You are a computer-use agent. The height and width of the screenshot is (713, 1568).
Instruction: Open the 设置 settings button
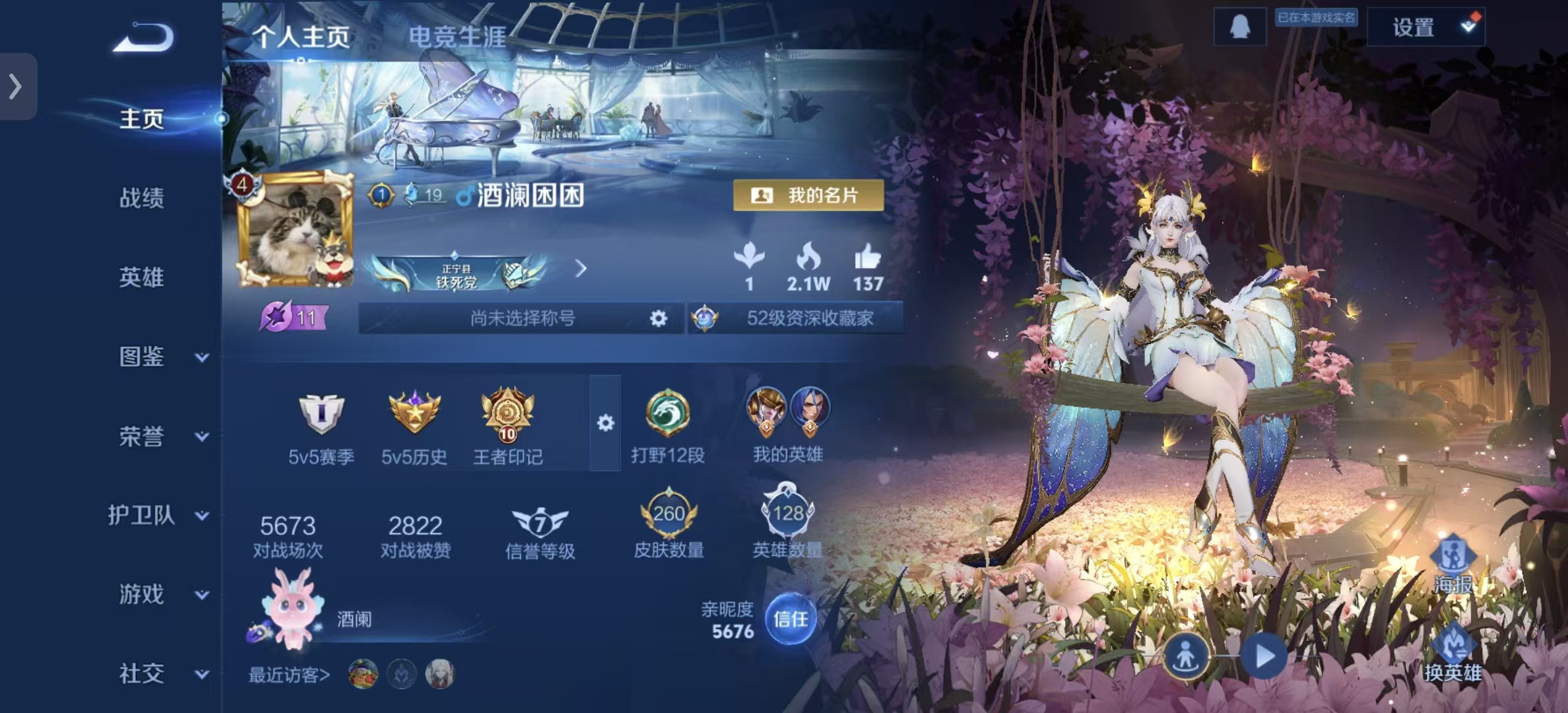point(1425,27)
